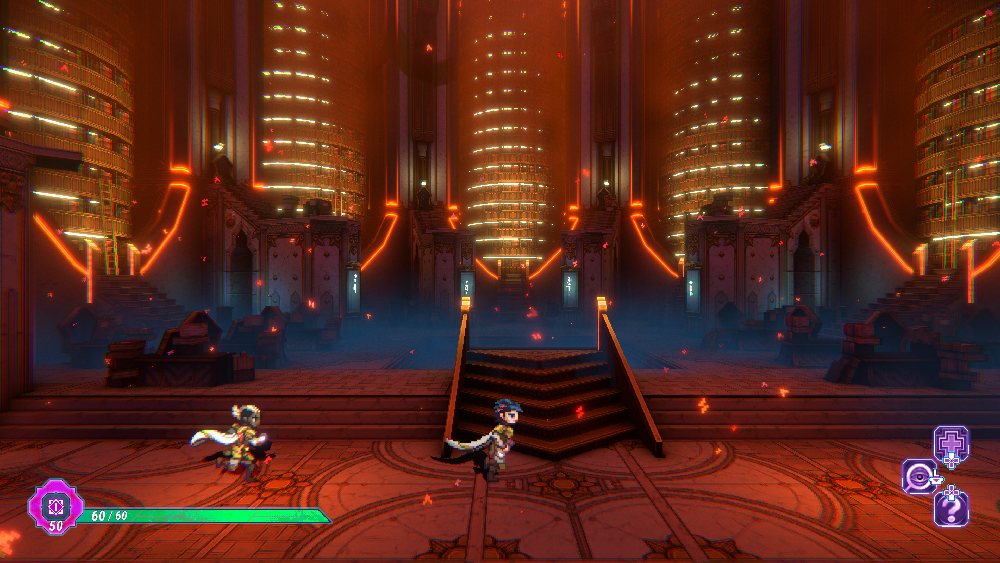The image size is (1000, 563).
Task: Select the question mark orb icon
Action: (x=951, y=509)
